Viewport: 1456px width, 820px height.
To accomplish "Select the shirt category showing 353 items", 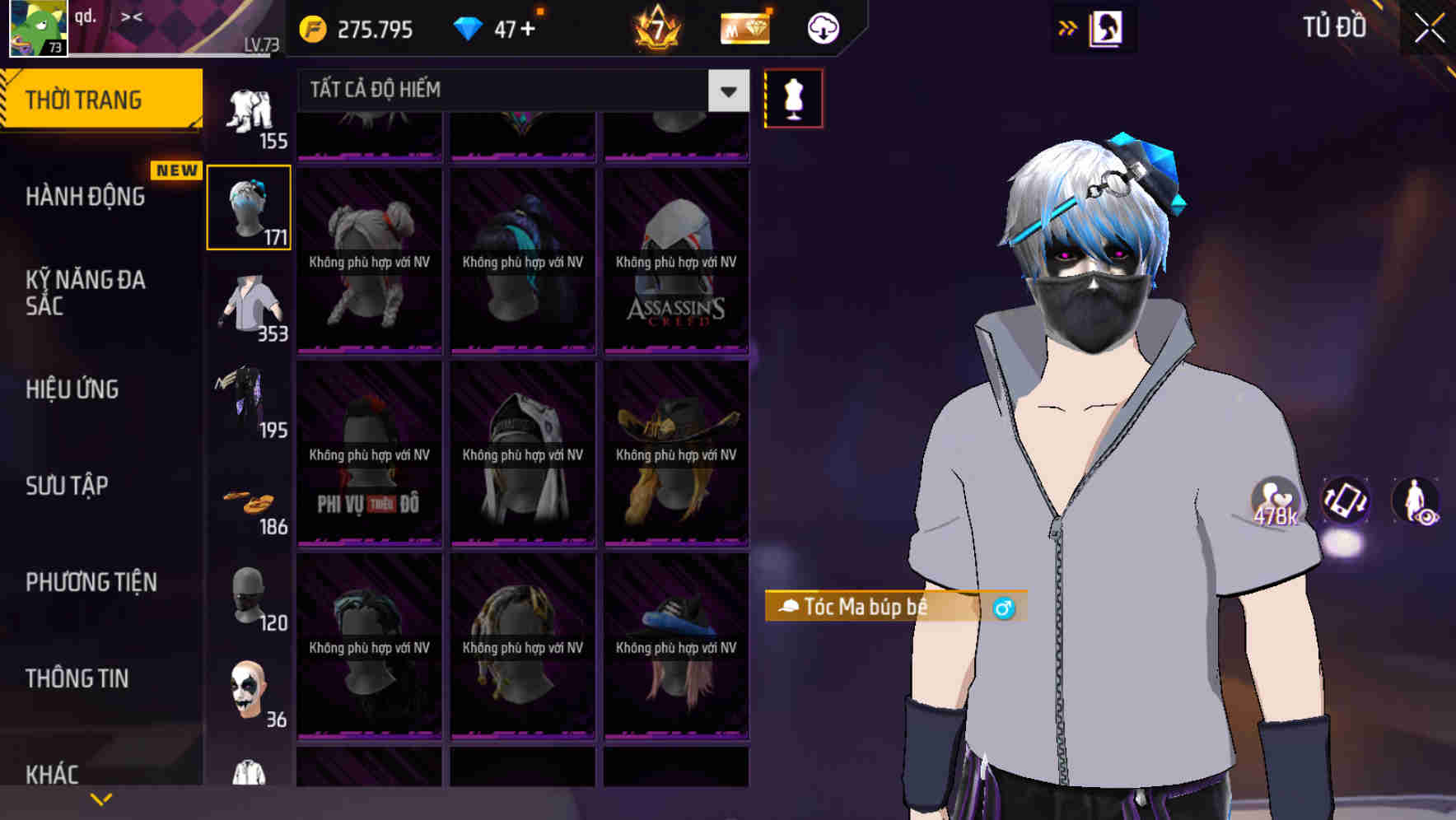I will (247, 309).
